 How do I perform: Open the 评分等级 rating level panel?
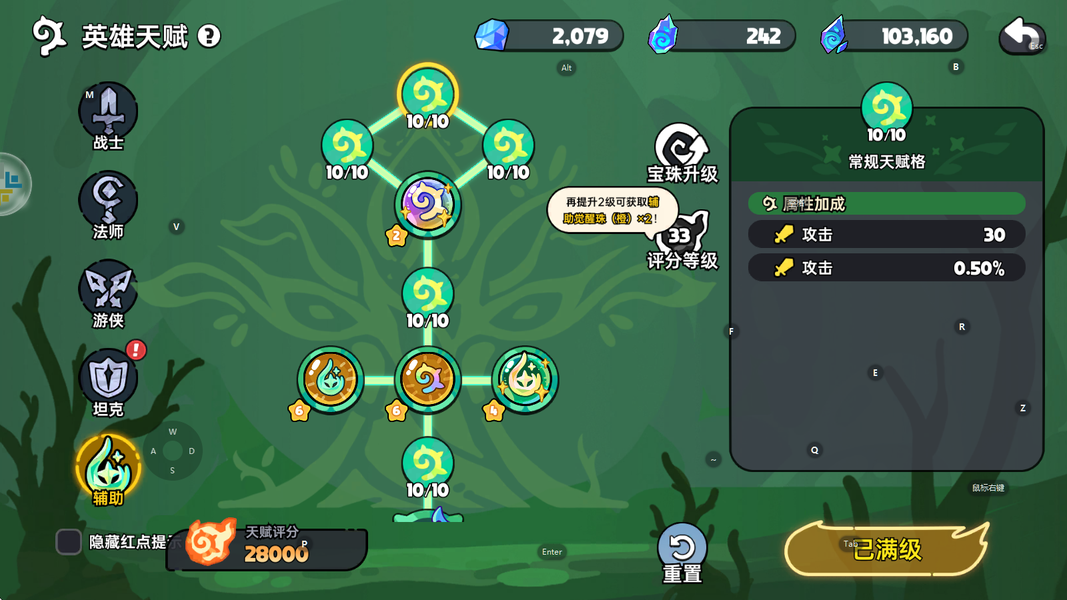coord(683,241)
